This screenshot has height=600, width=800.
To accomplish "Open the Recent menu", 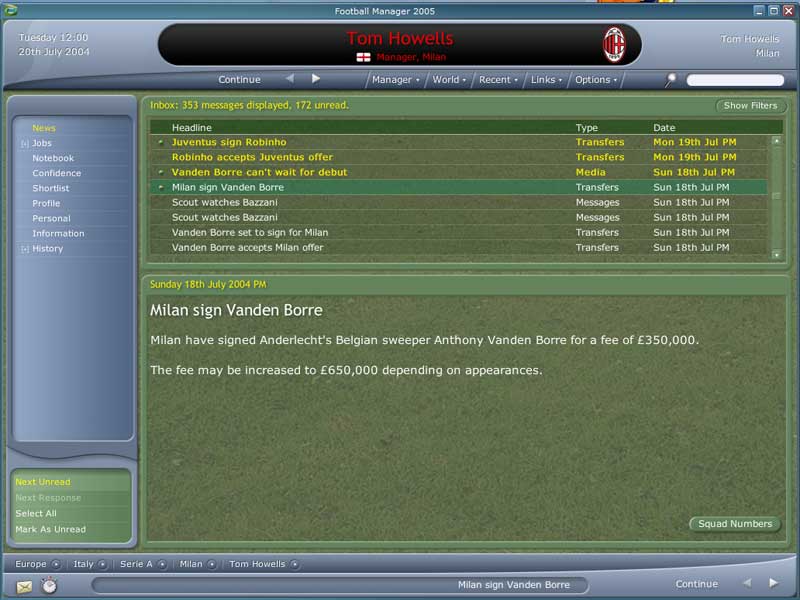I will coord(497,80).
